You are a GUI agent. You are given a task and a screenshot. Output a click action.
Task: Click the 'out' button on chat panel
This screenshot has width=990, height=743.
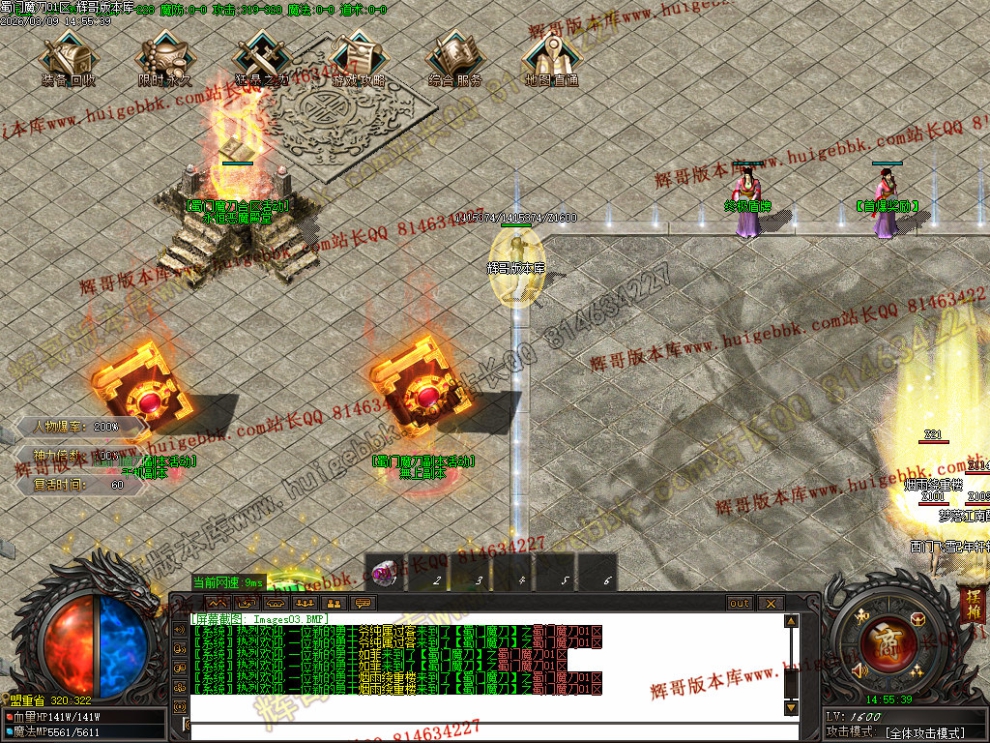(739, 603)
